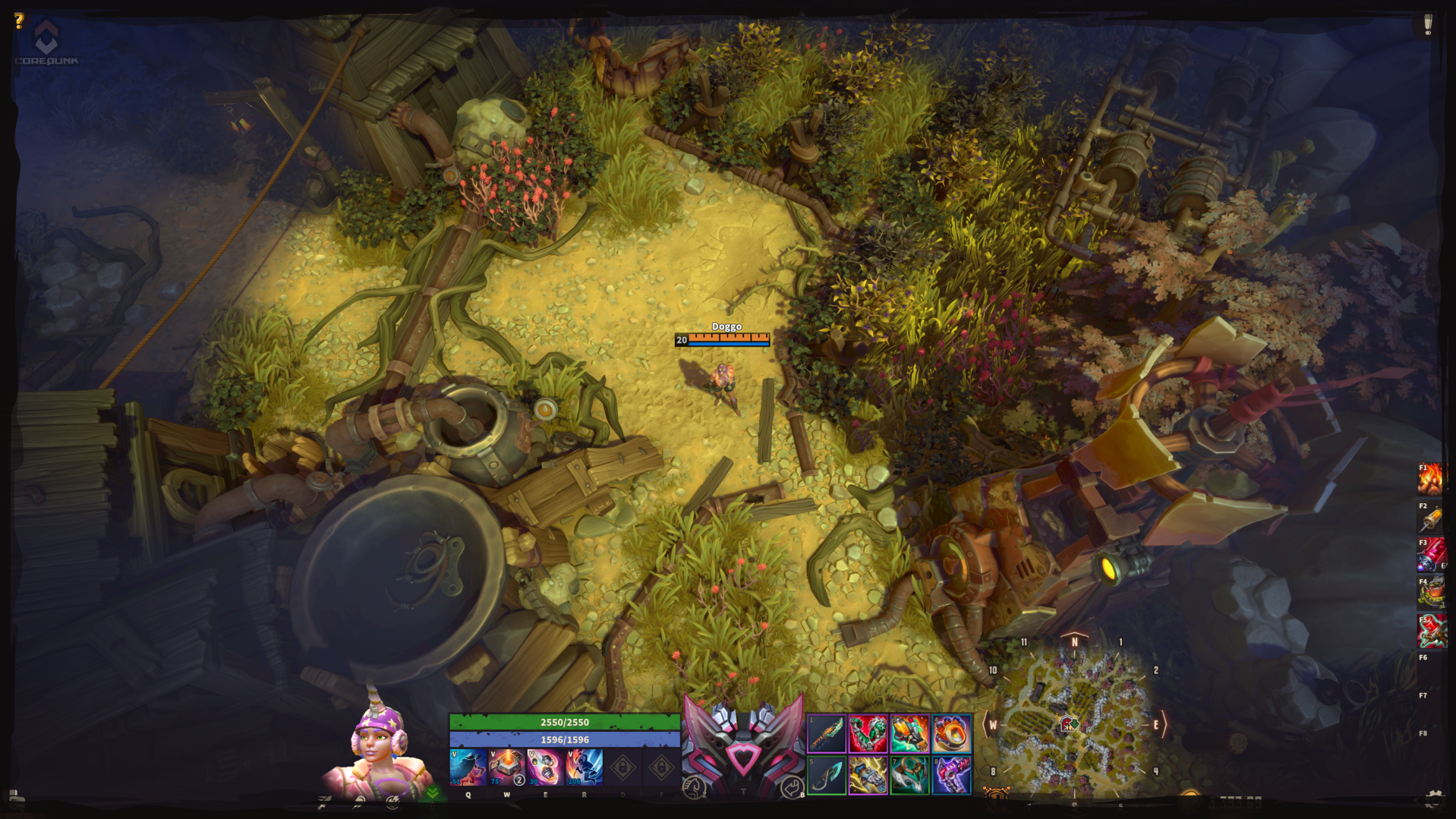Activate the Q hooded figure ability

pyautogui.click(x=468, y=767)
